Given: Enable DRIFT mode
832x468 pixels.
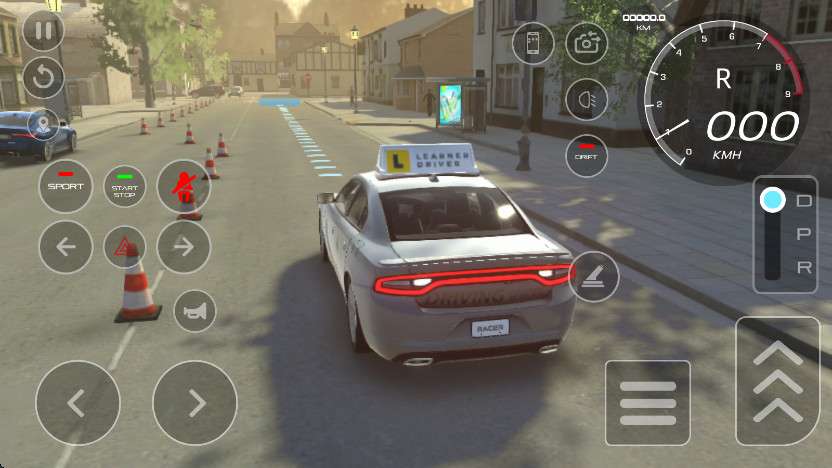Looking at the screenshot, I should [x=587, y=155].
